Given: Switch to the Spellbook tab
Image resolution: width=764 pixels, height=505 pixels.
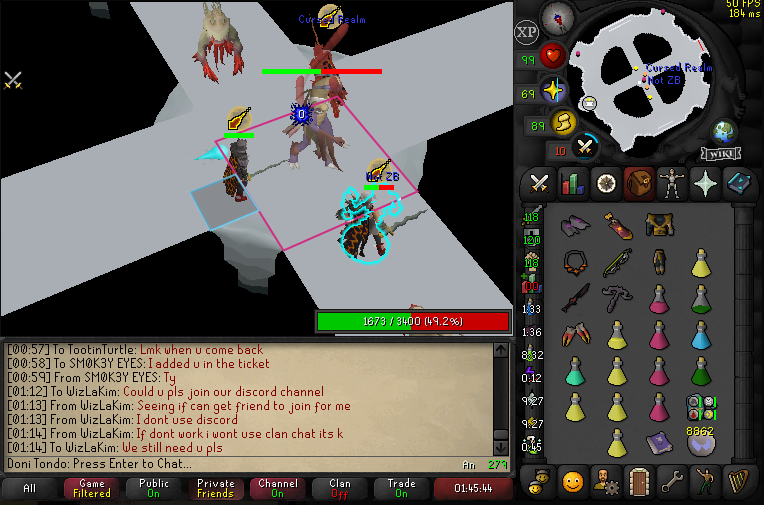Looking at the screenshot, I should 740,183.
